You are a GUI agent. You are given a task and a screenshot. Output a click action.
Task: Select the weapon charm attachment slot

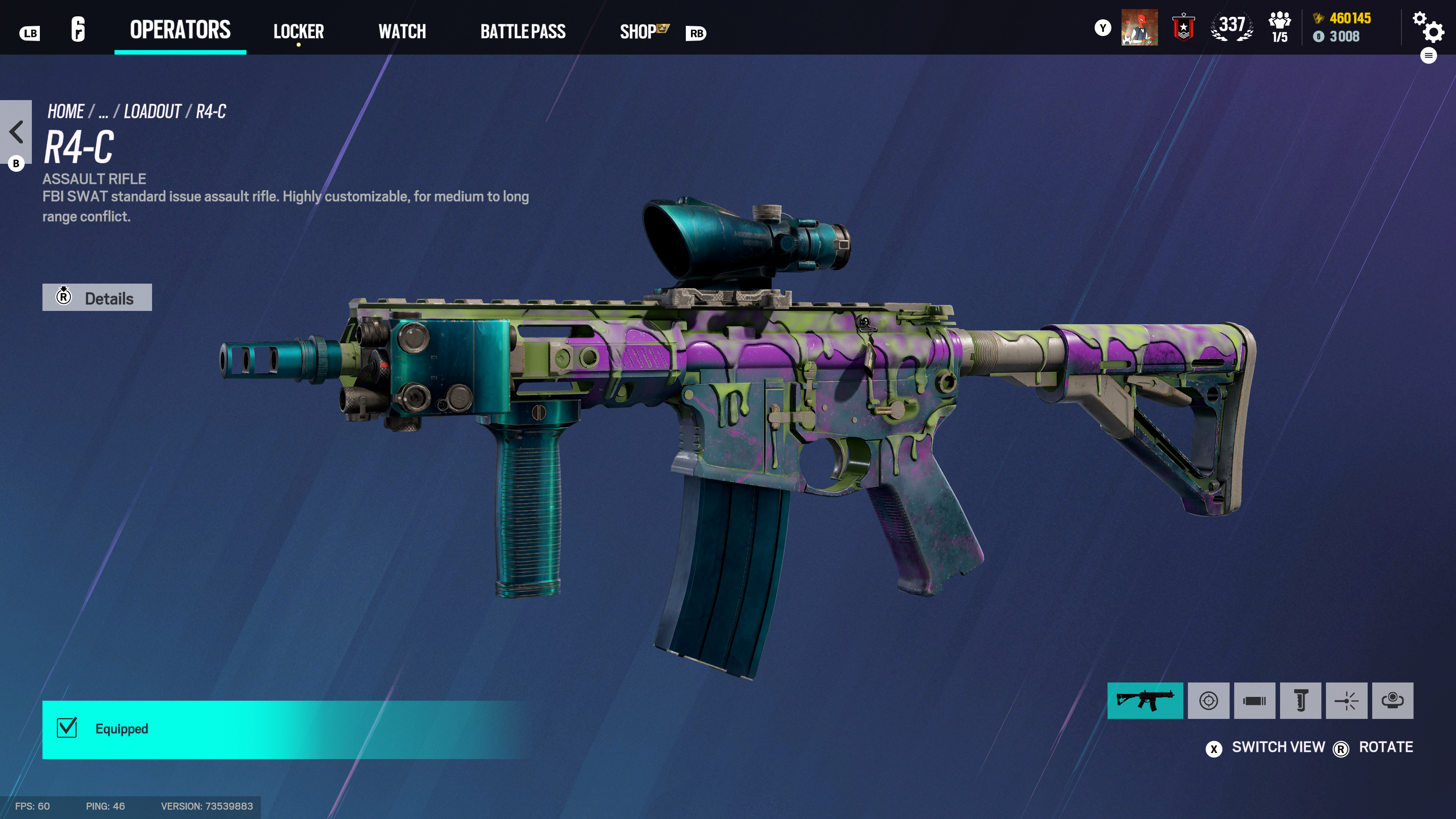click(x=1392, y=701)
